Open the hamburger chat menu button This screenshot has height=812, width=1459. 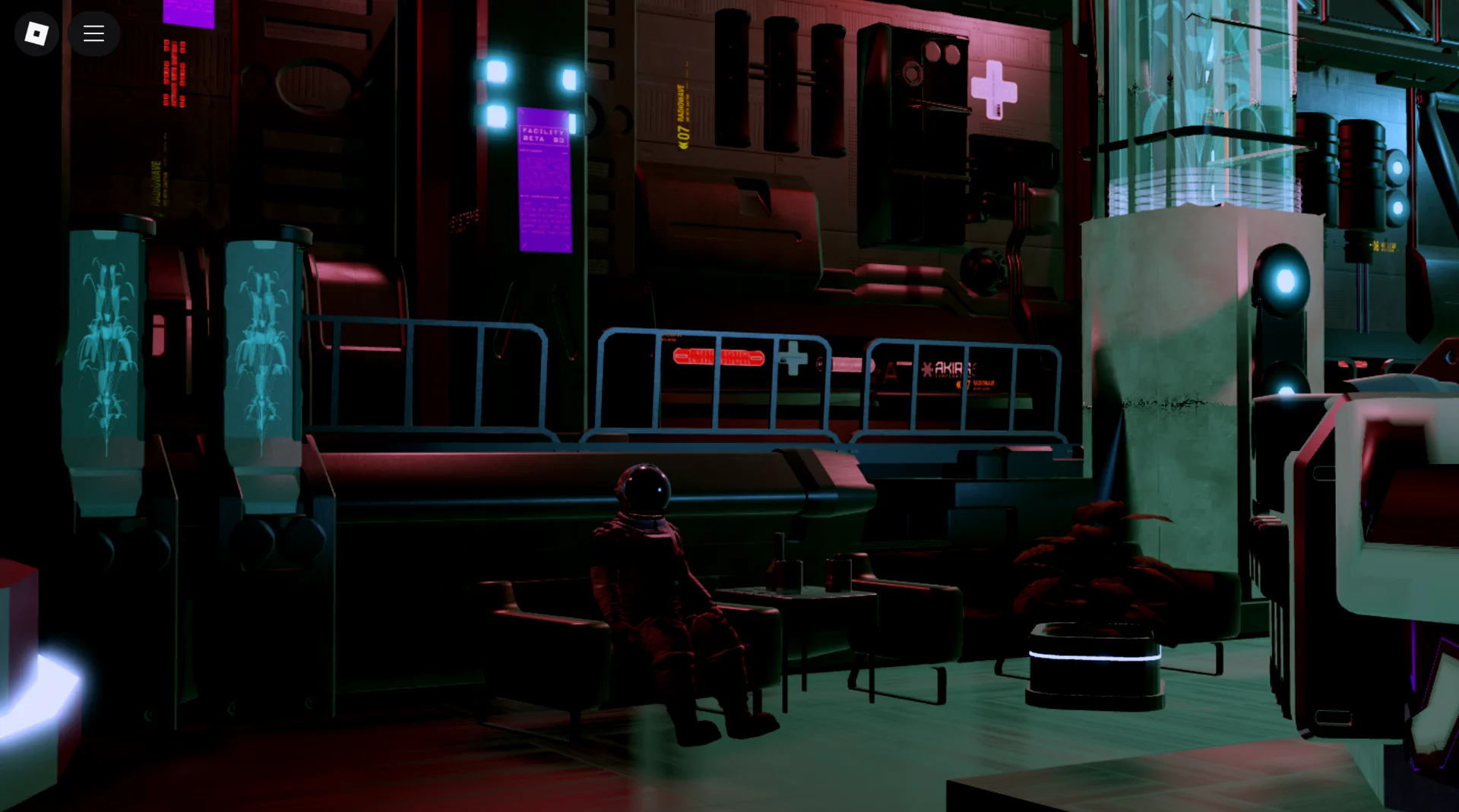[93, 33]
